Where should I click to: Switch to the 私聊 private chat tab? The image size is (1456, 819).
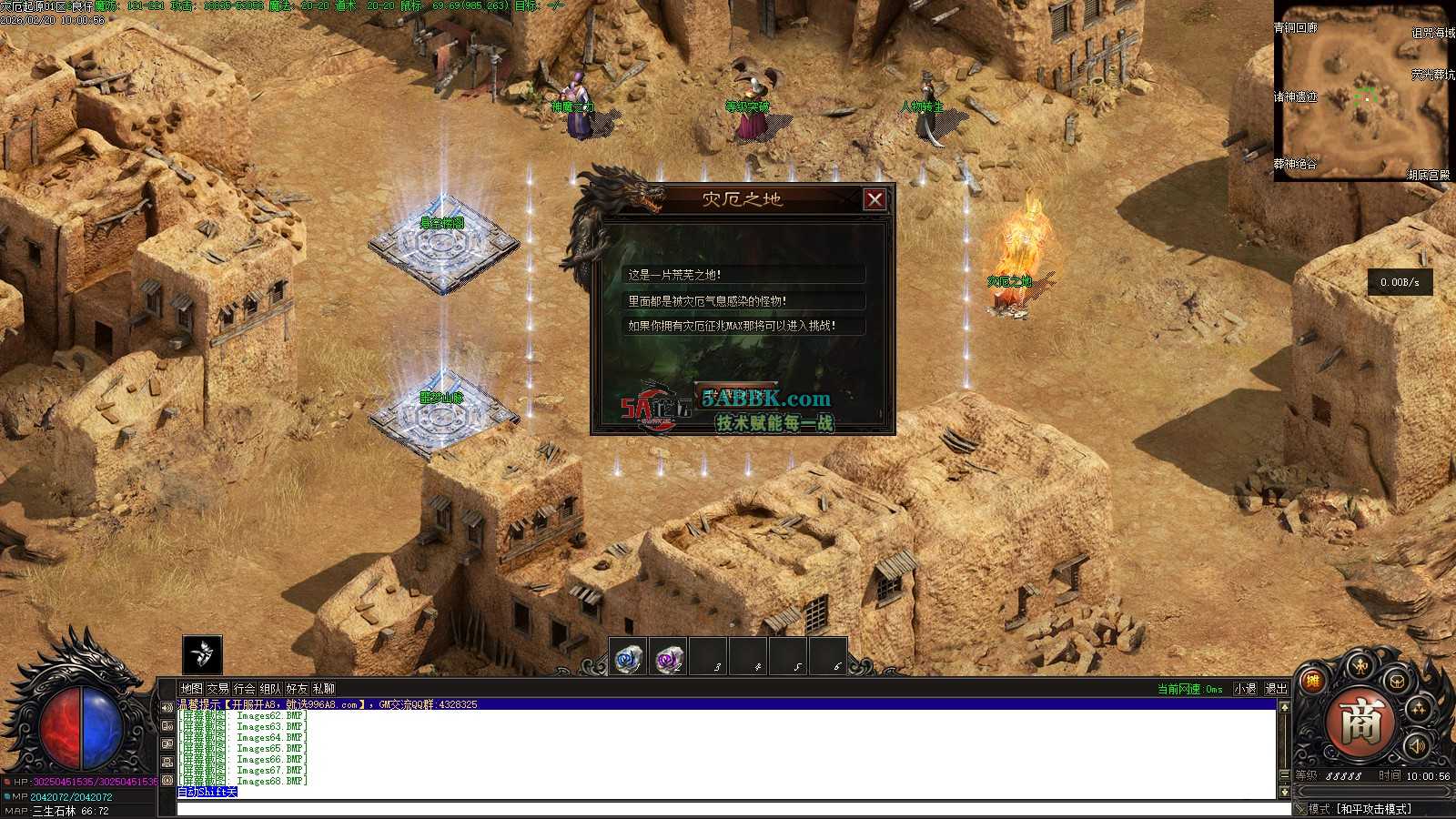point(323,689)
